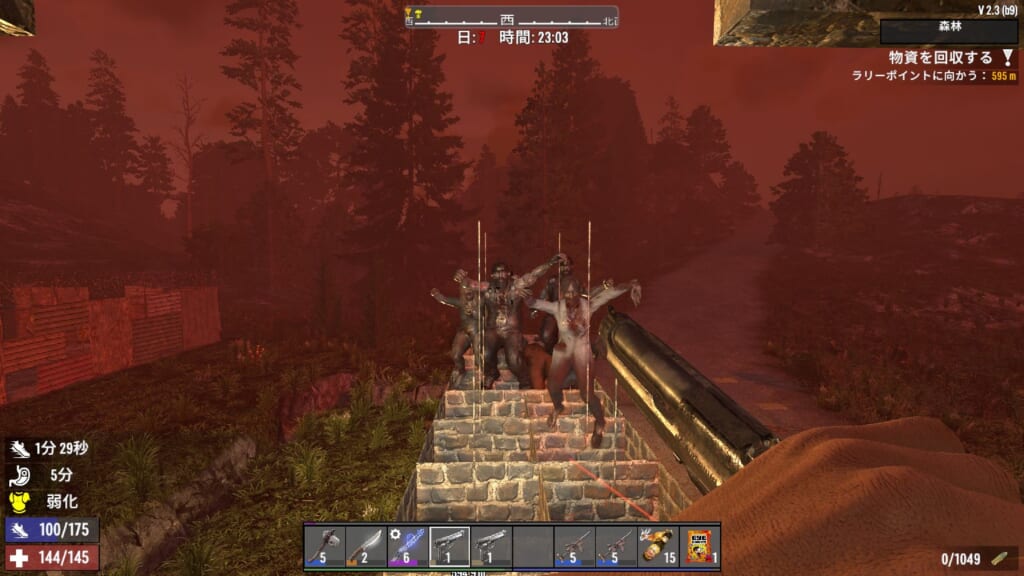1024x576 pixels.
Task: Select the hunting knife hotbar slot
Action: tap(366, 547)
